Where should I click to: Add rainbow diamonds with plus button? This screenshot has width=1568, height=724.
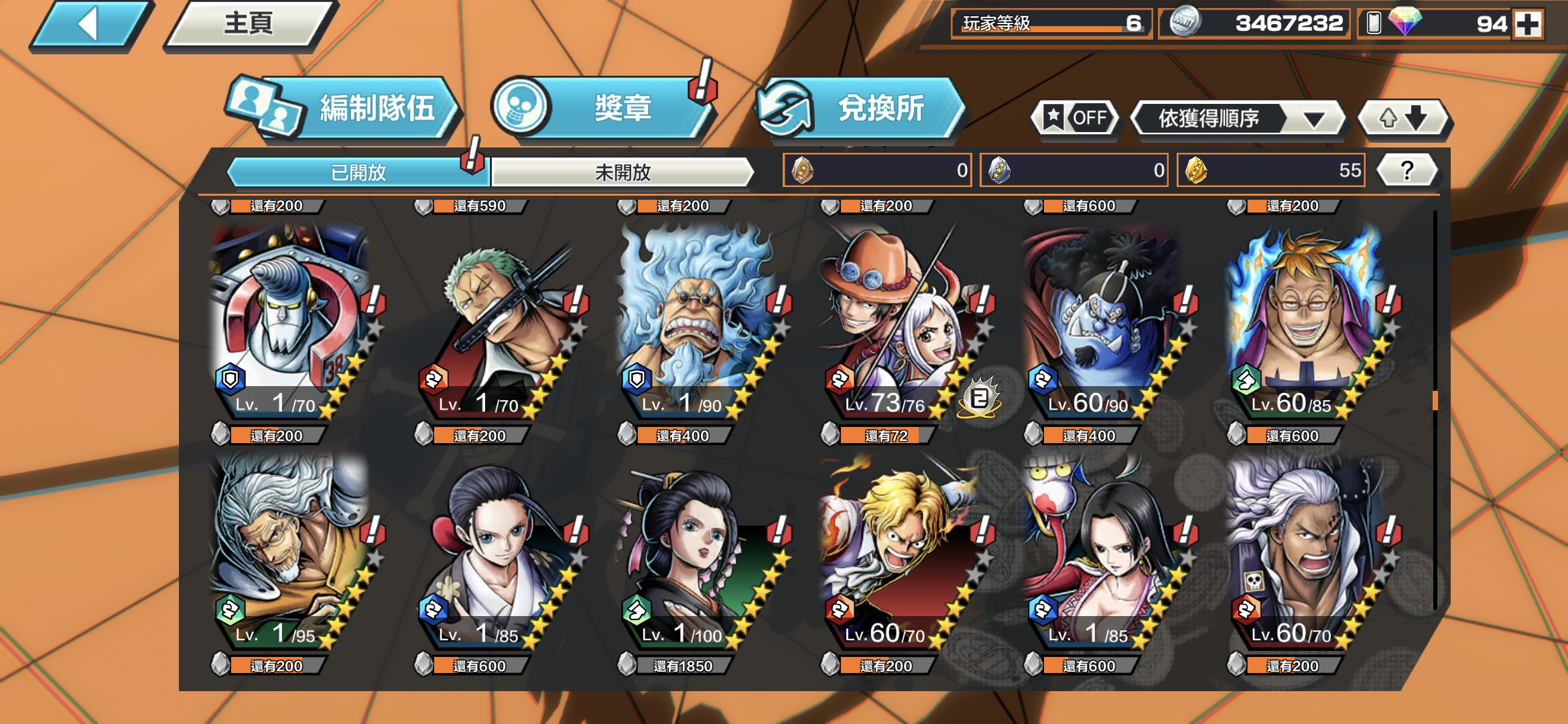(1528, 24)
